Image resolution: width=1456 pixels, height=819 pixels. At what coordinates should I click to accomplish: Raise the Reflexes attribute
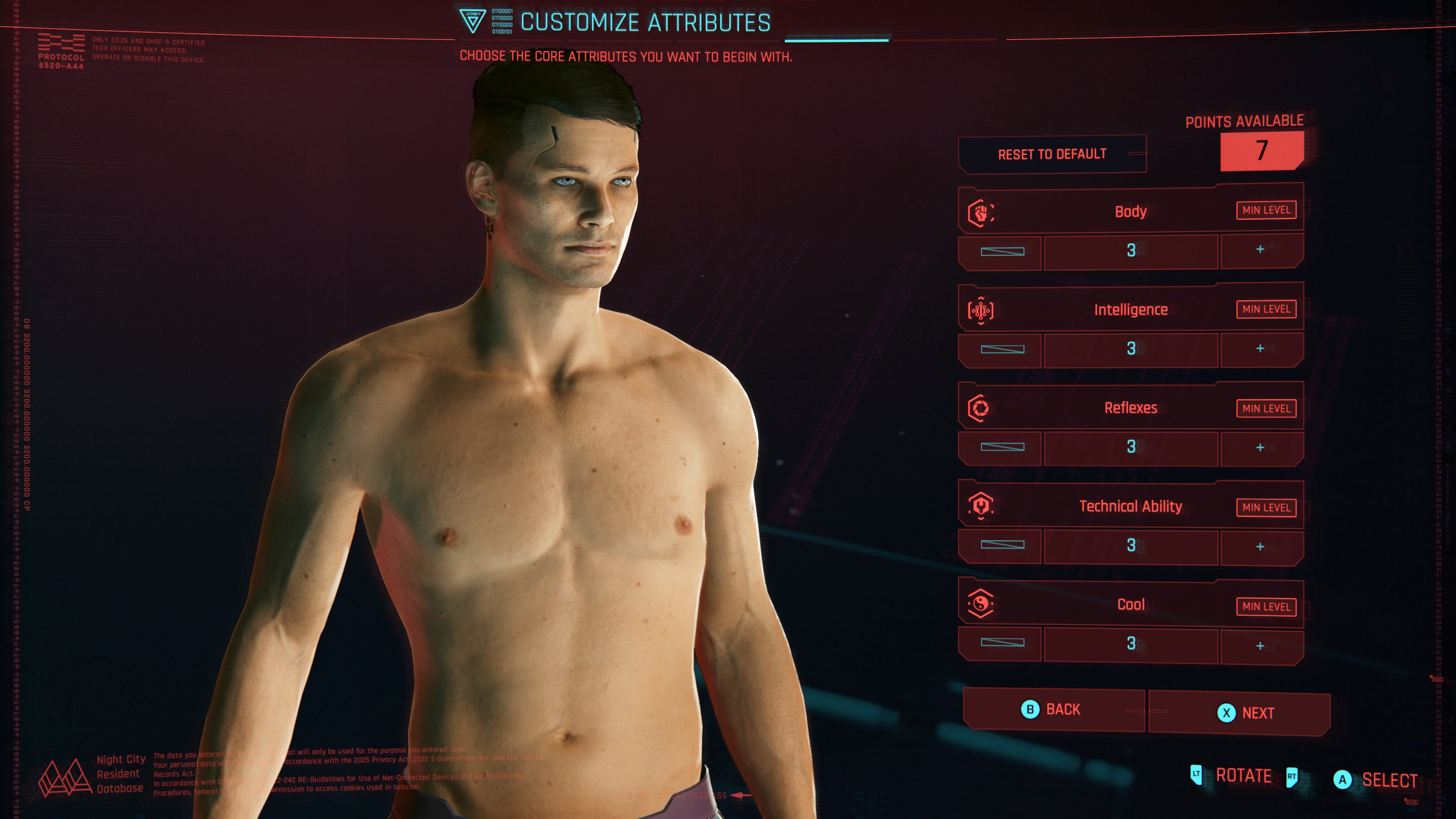(x=1260, y=448)
